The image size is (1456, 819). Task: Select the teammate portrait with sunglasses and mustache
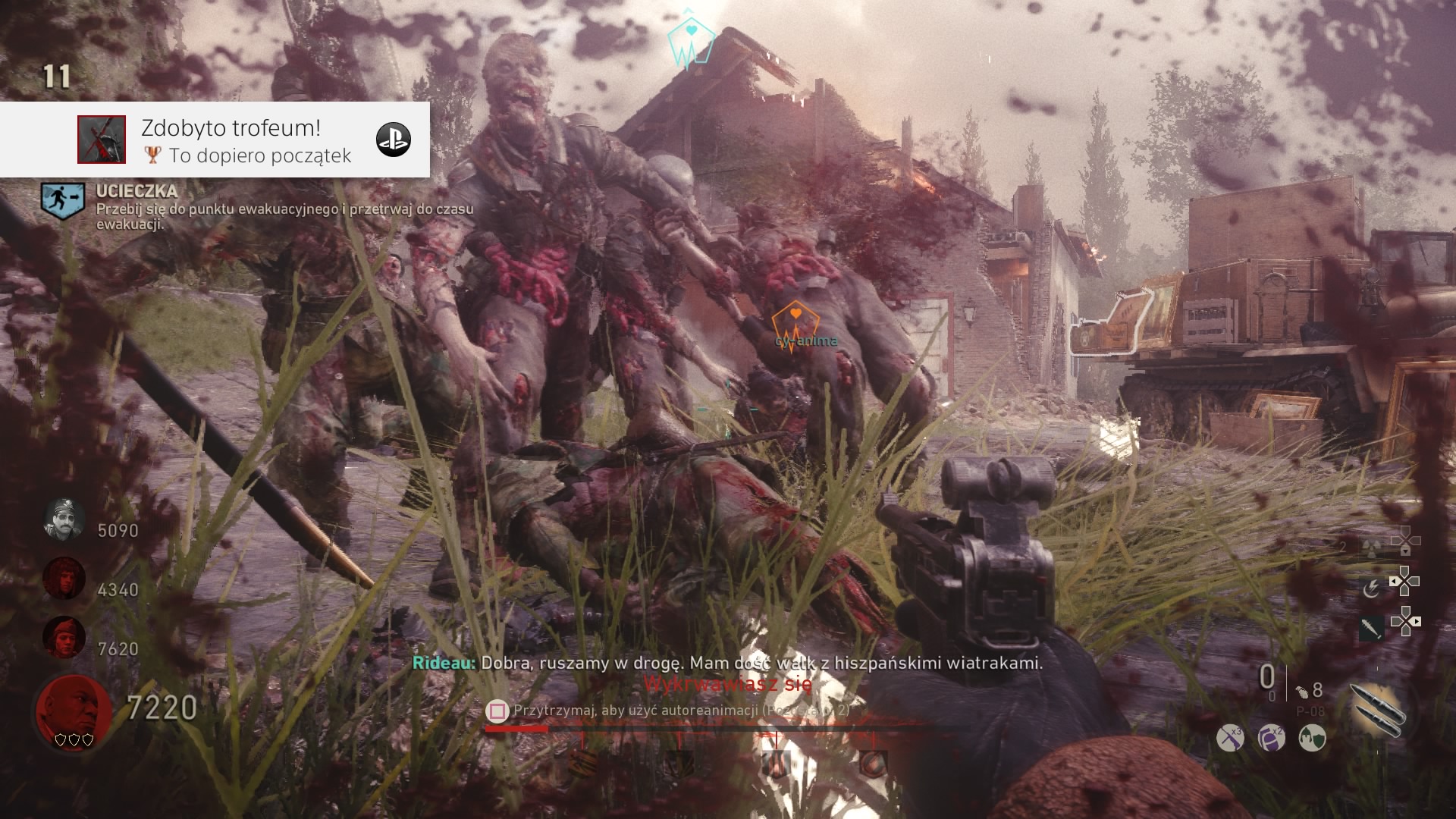[64, 520]
